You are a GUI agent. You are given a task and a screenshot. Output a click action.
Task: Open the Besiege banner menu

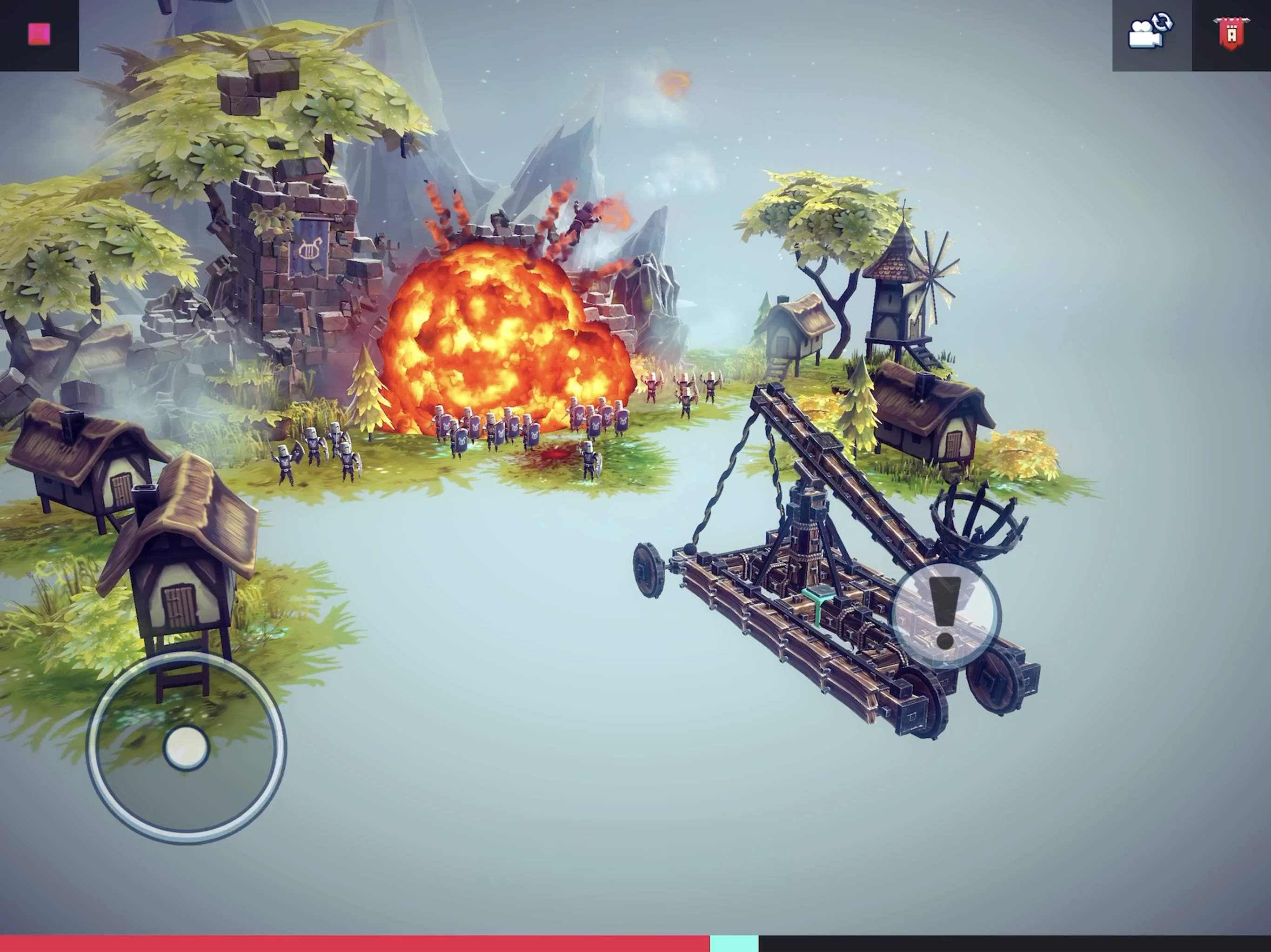(1233, 34)
